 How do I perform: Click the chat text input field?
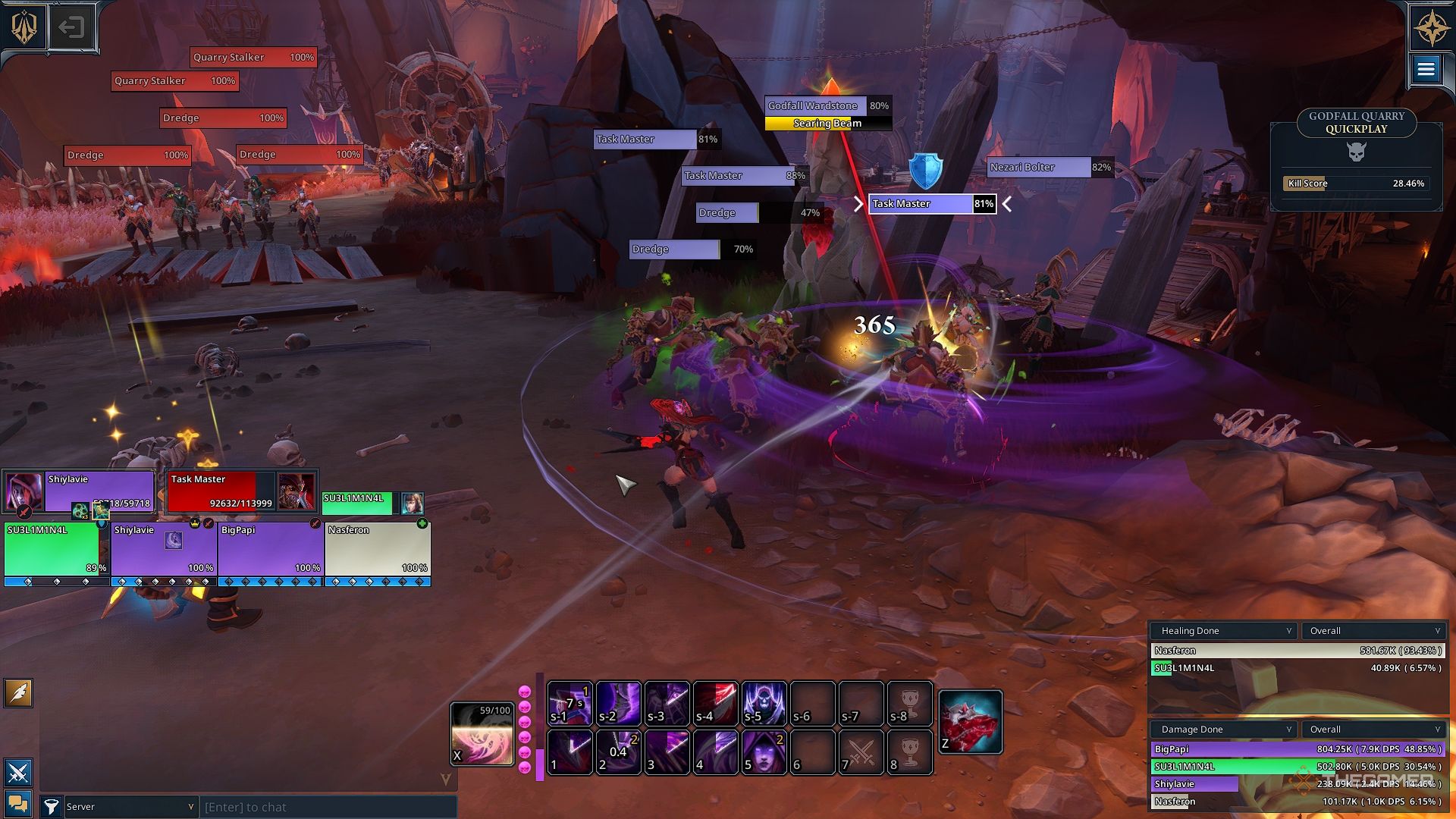328,807
